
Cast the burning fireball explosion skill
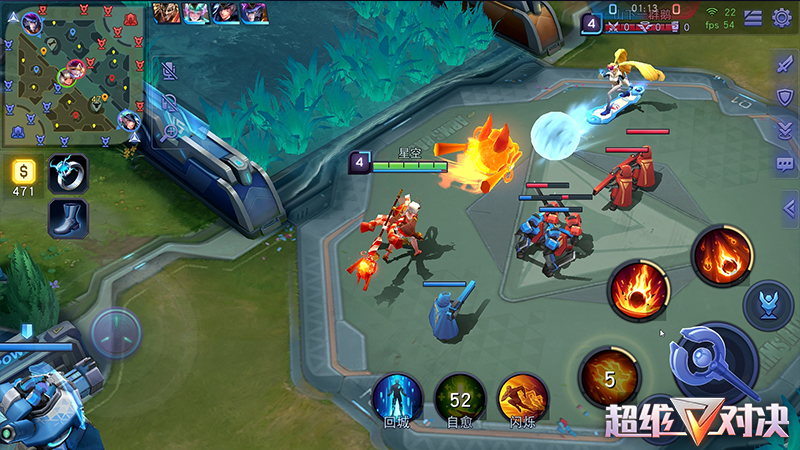[639, 290]
